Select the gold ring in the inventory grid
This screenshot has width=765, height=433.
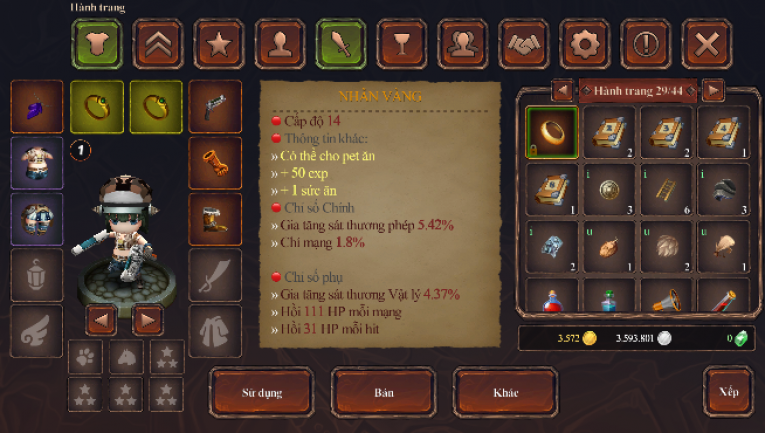tap(551, 132)
